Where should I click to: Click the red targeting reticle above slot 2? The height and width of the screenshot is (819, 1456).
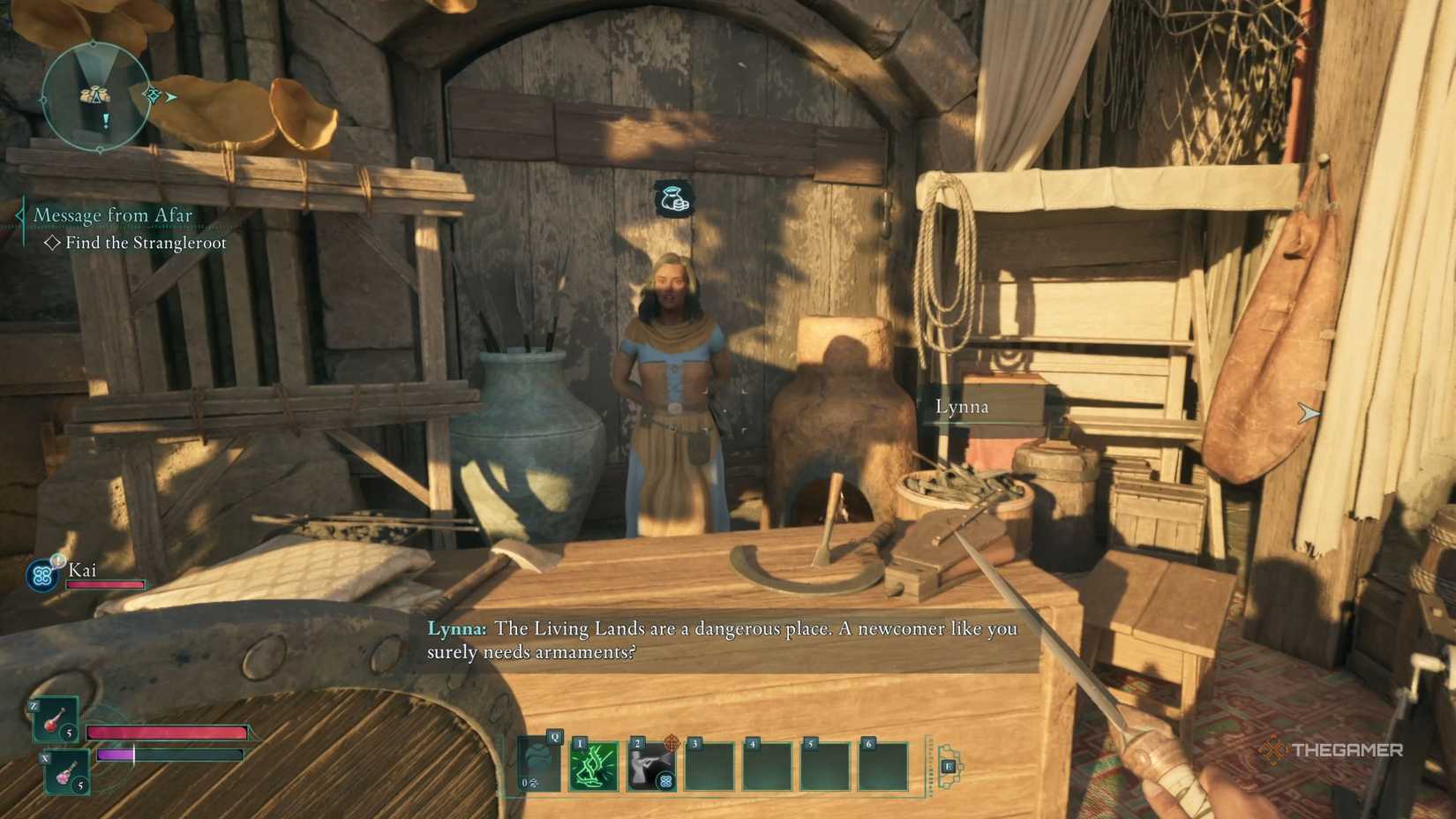tap(672, 744)
